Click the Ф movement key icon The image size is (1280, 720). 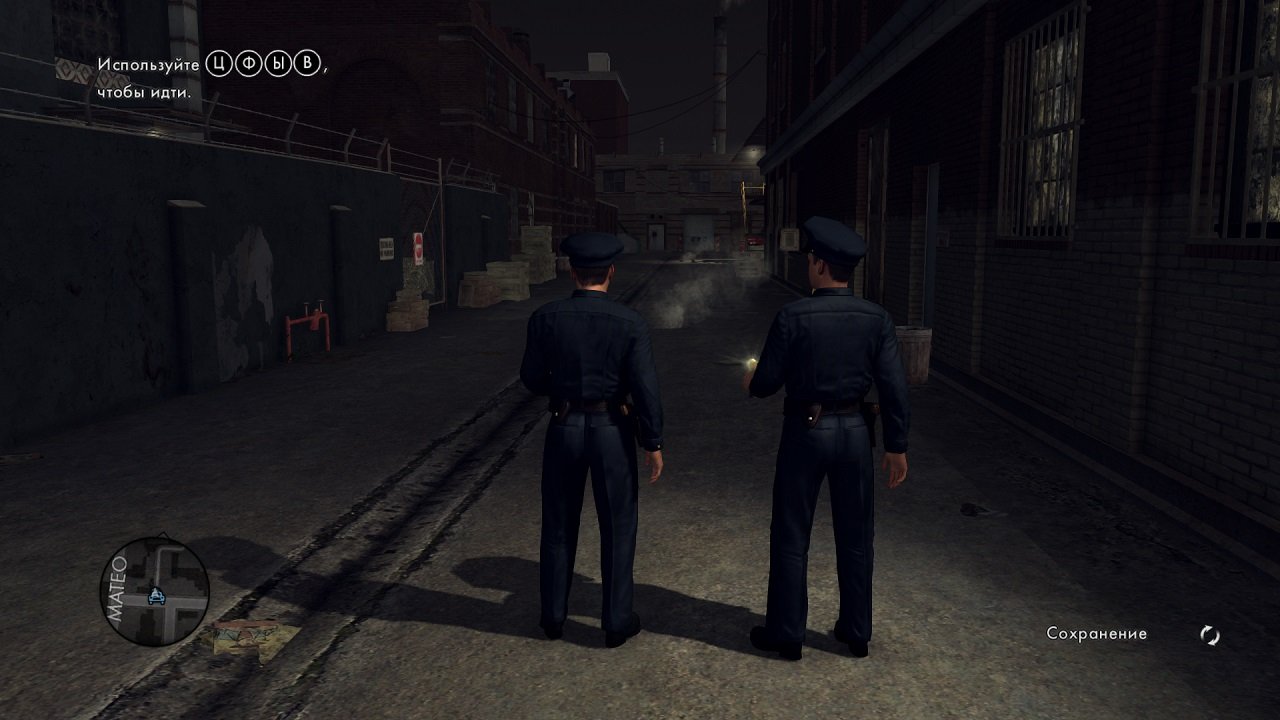(249, 64)
